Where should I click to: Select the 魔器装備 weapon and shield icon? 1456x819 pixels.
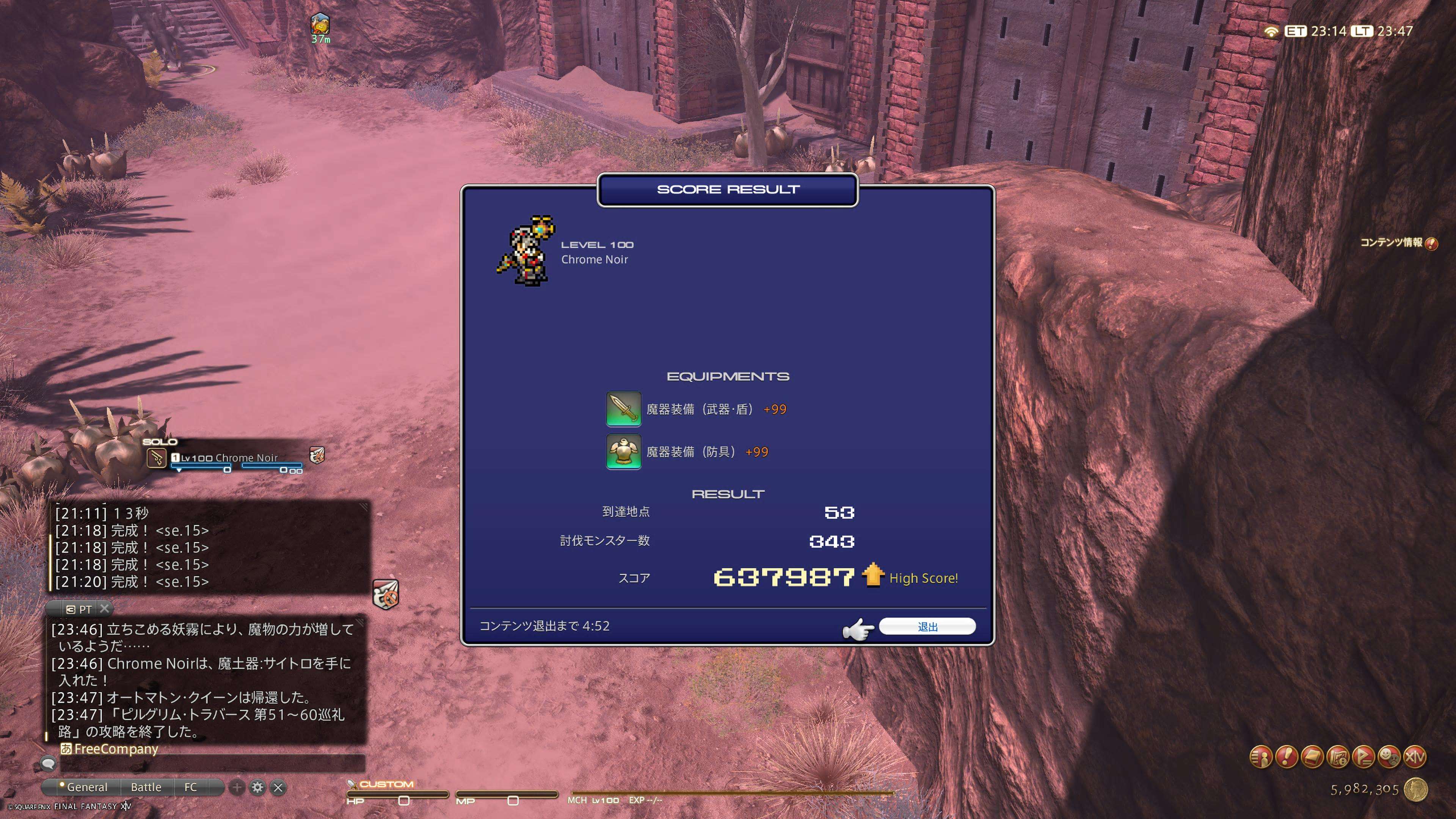point(623,409)
